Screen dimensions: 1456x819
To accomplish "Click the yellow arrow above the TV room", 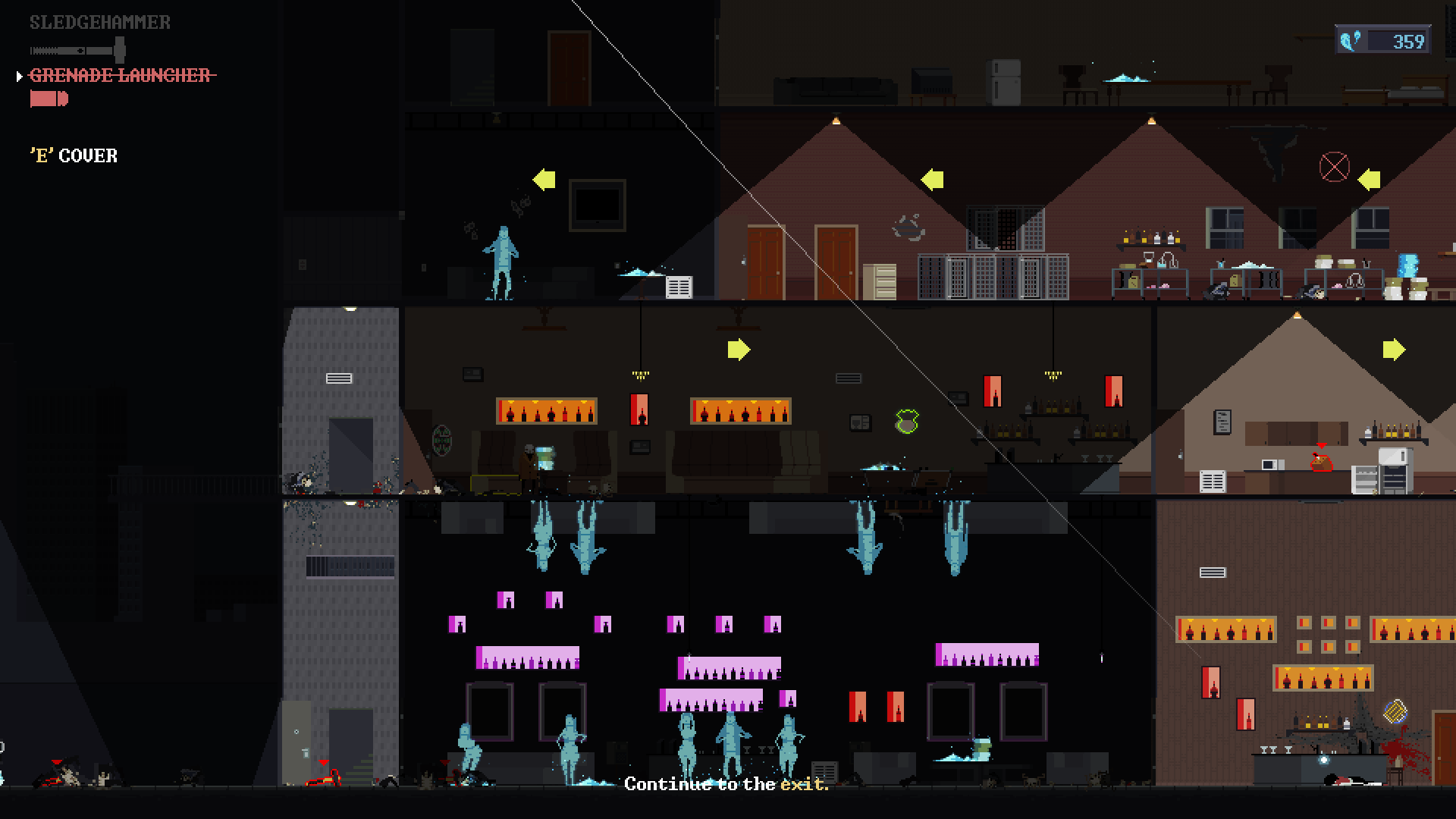I will [543, 179].
